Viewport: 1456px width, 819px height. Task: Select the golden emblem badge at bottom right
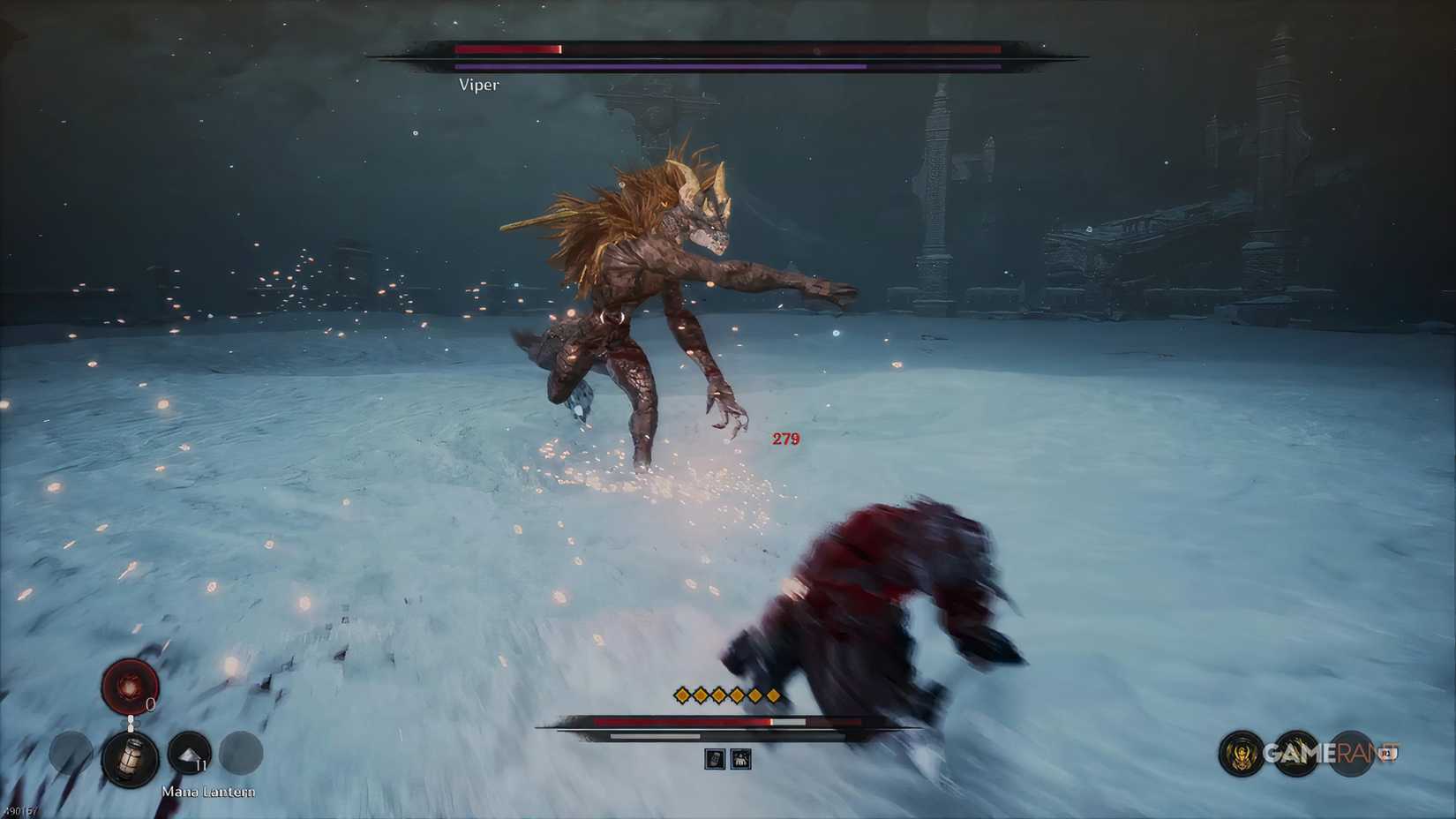pos(1241,753)
